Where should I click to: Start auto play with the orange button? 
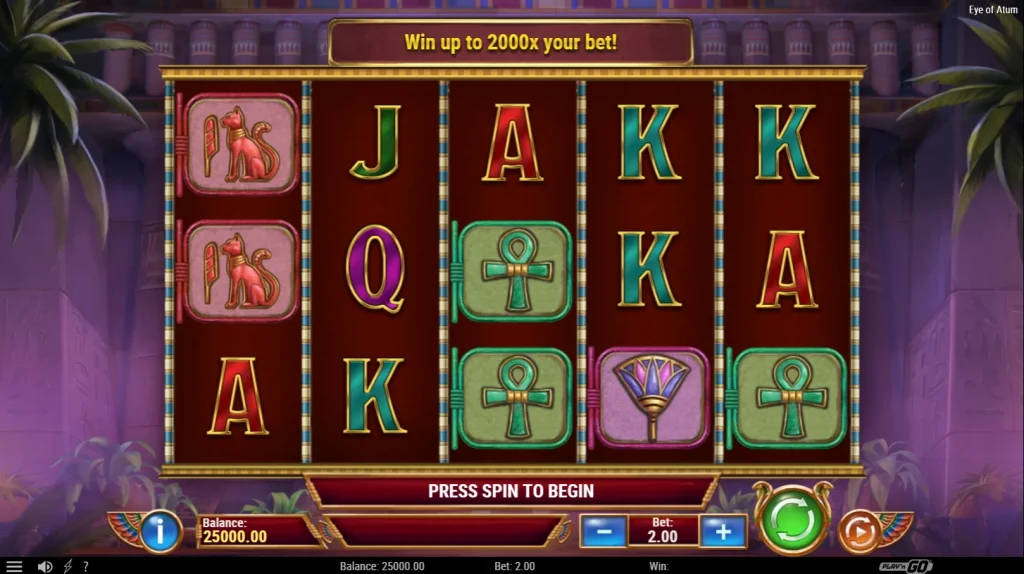tap(859, 531)
